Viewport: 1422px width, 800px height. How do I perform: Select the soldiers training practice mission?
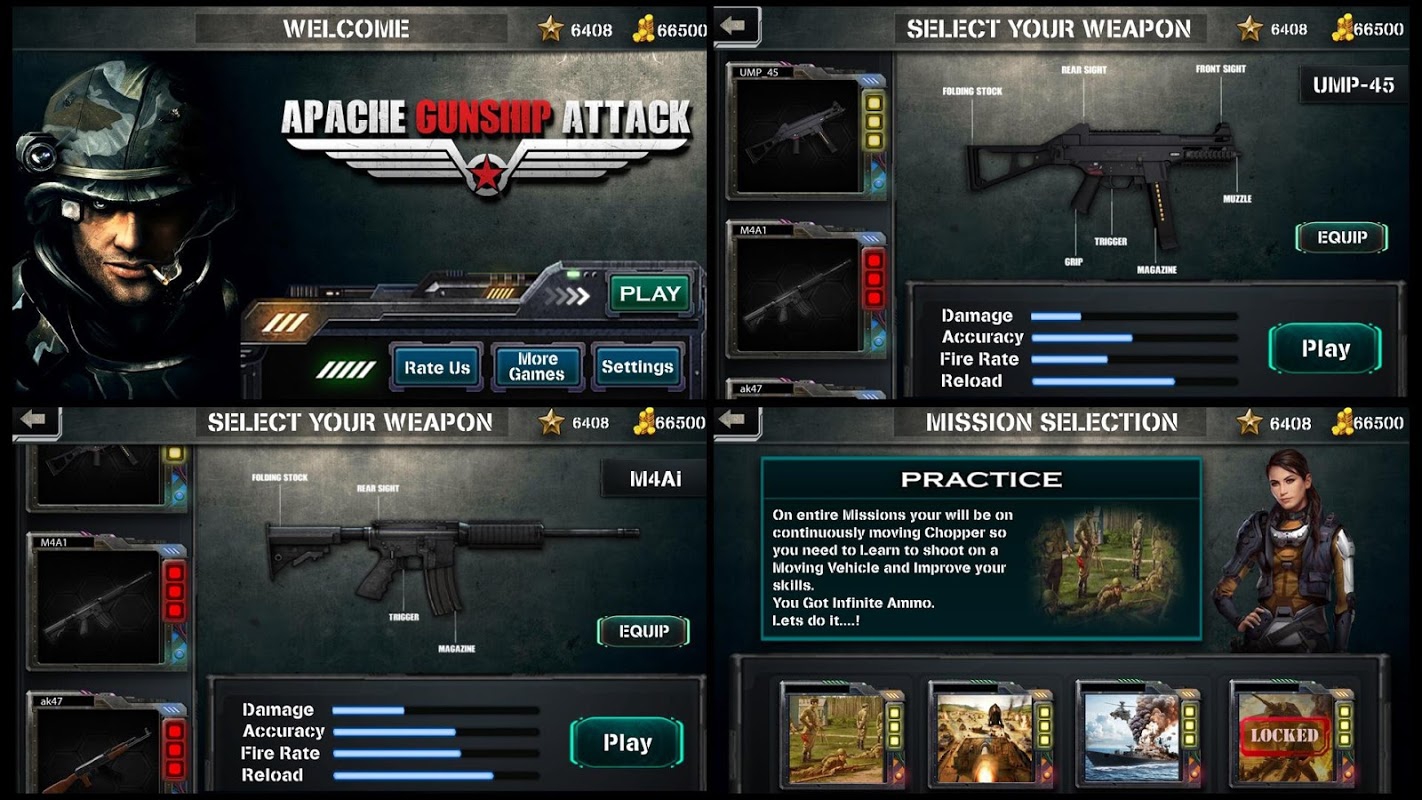836,738
